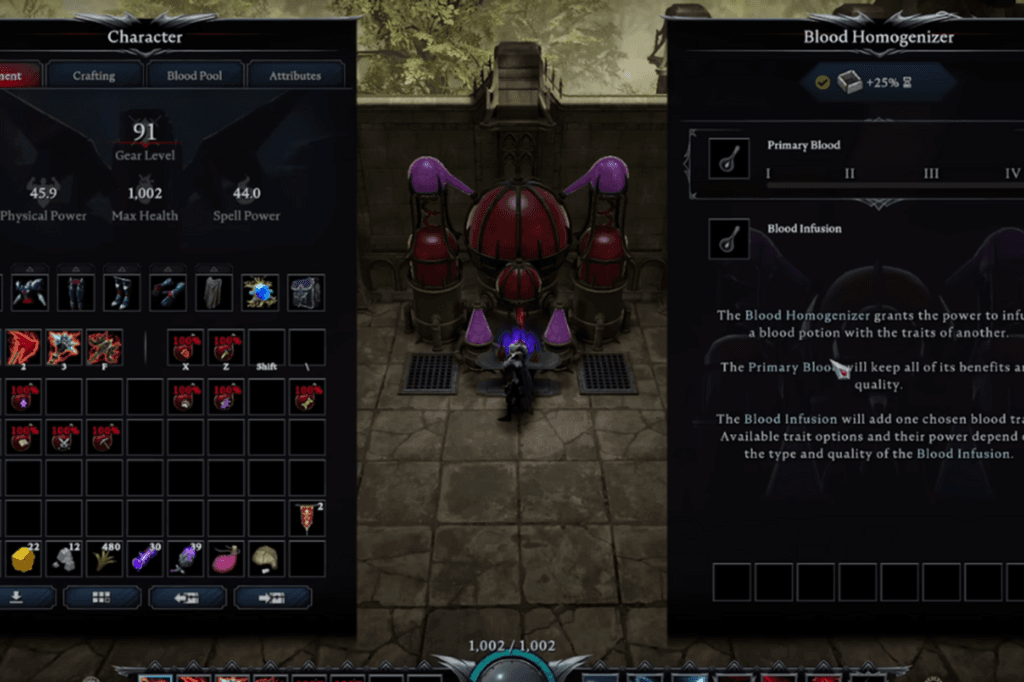Select the red banner item slot
Viewport: 1024px width, 682px height.
coord(307,517)
